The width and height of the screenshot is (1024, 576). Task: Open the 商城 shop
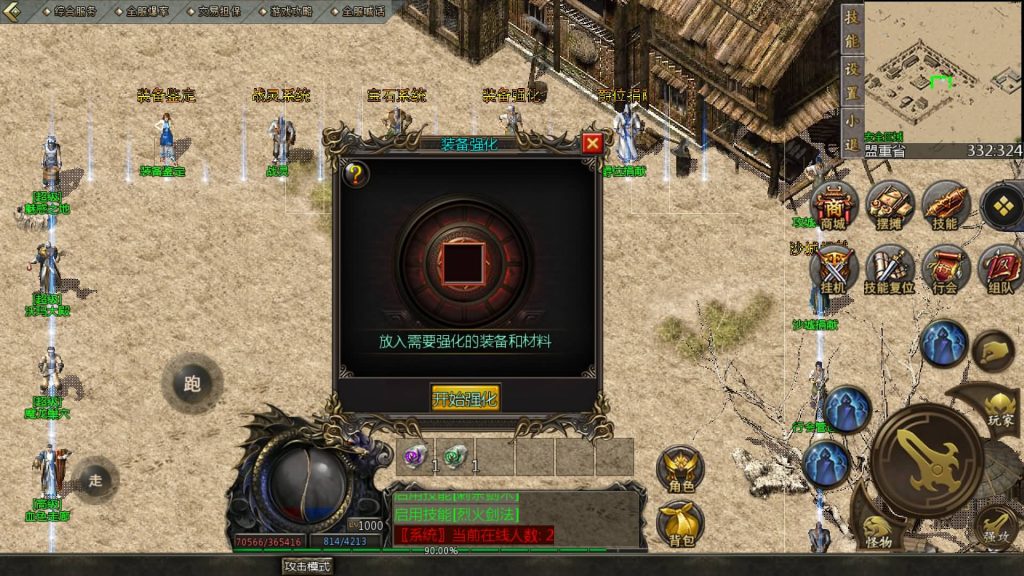click(x=833, y=207)
